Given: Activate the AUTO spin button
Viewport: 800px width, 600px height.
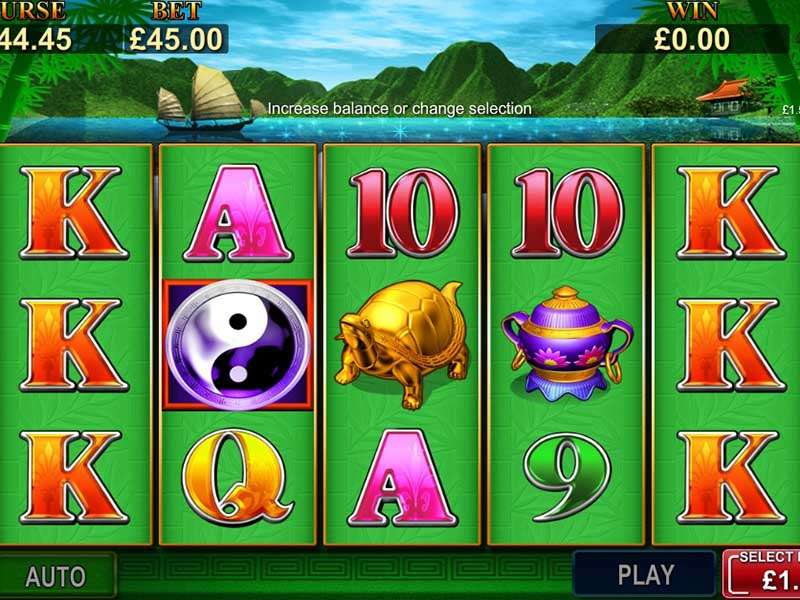Looking at the screenshot, I should point(56,576).
